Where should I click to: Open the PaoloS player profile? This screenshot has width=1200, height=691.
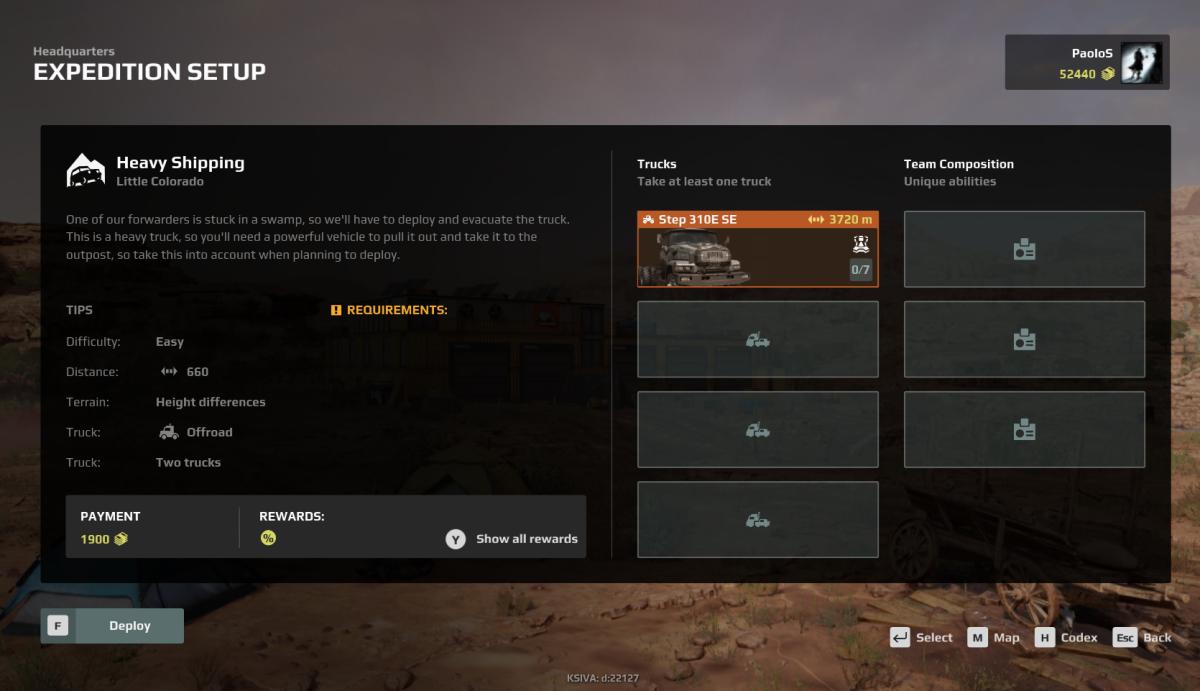pyautogui.click(x=1087, y=63)
